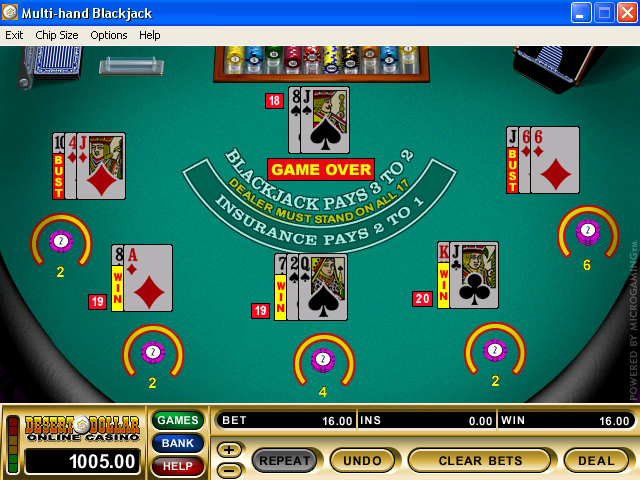The image size is (640, 480).
Task: Undo the last bet
Action: click(362, 460)
